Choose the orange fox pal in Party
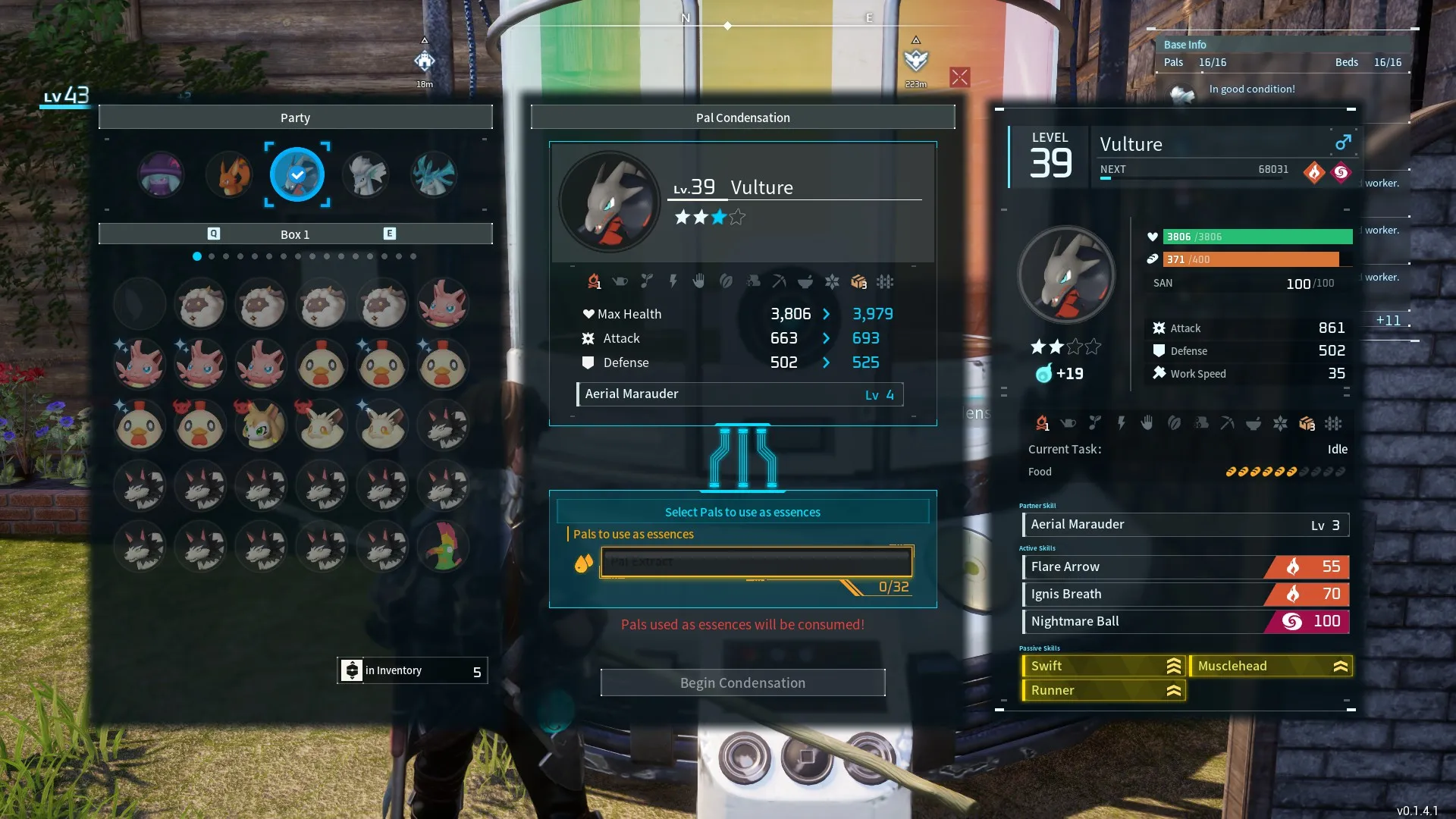1456x819 pixels. coord(230,174)
